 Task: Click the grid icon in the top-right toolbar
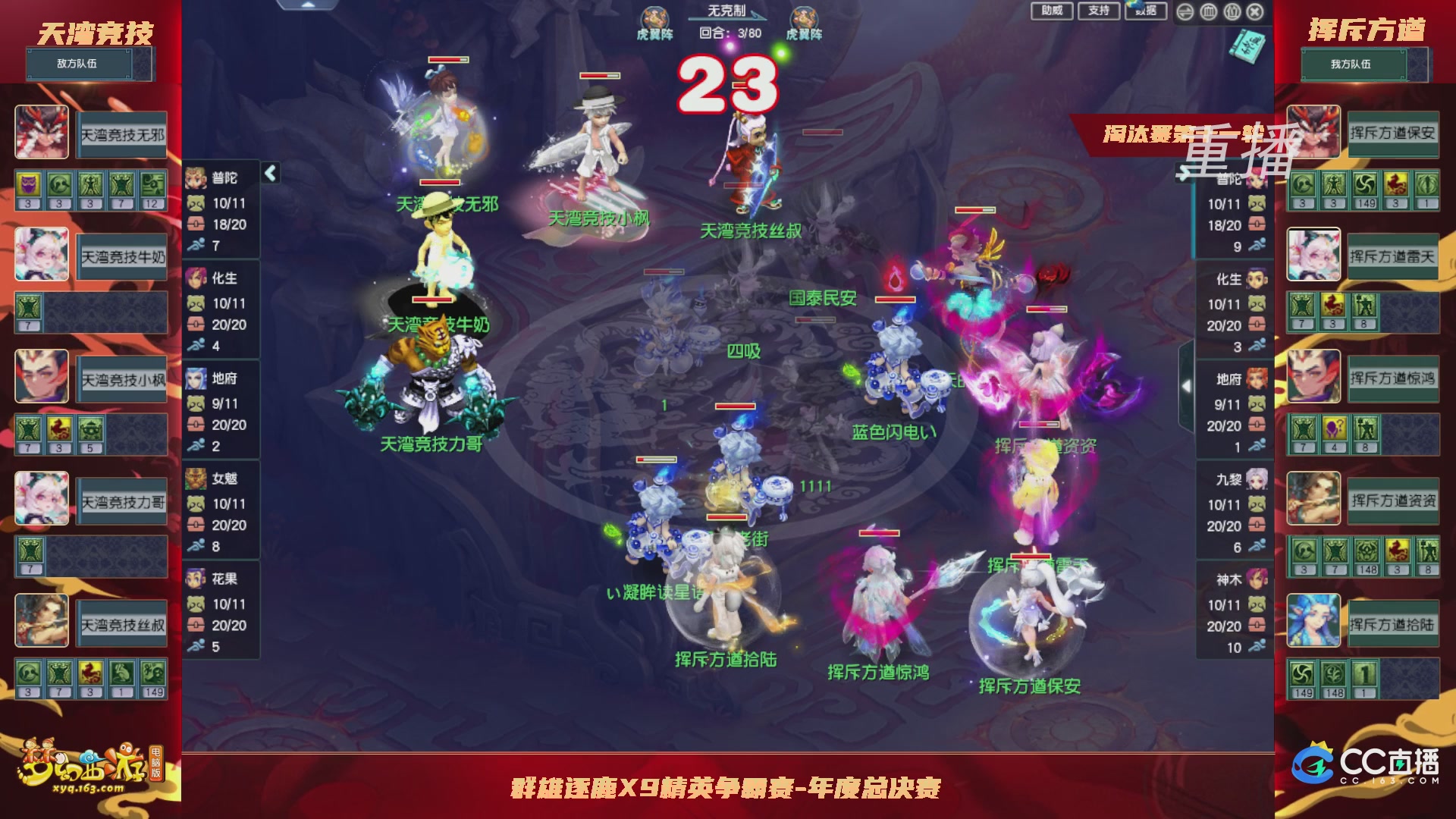click(x=1209, y=12)
